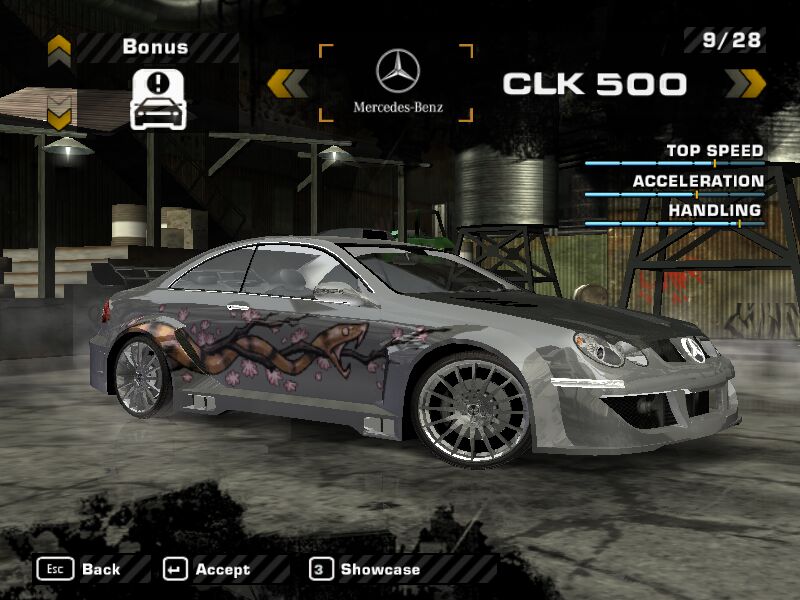The image size is (800, 600).
Task: Accept the CLK 500 selection
Action: coord(207,569)
